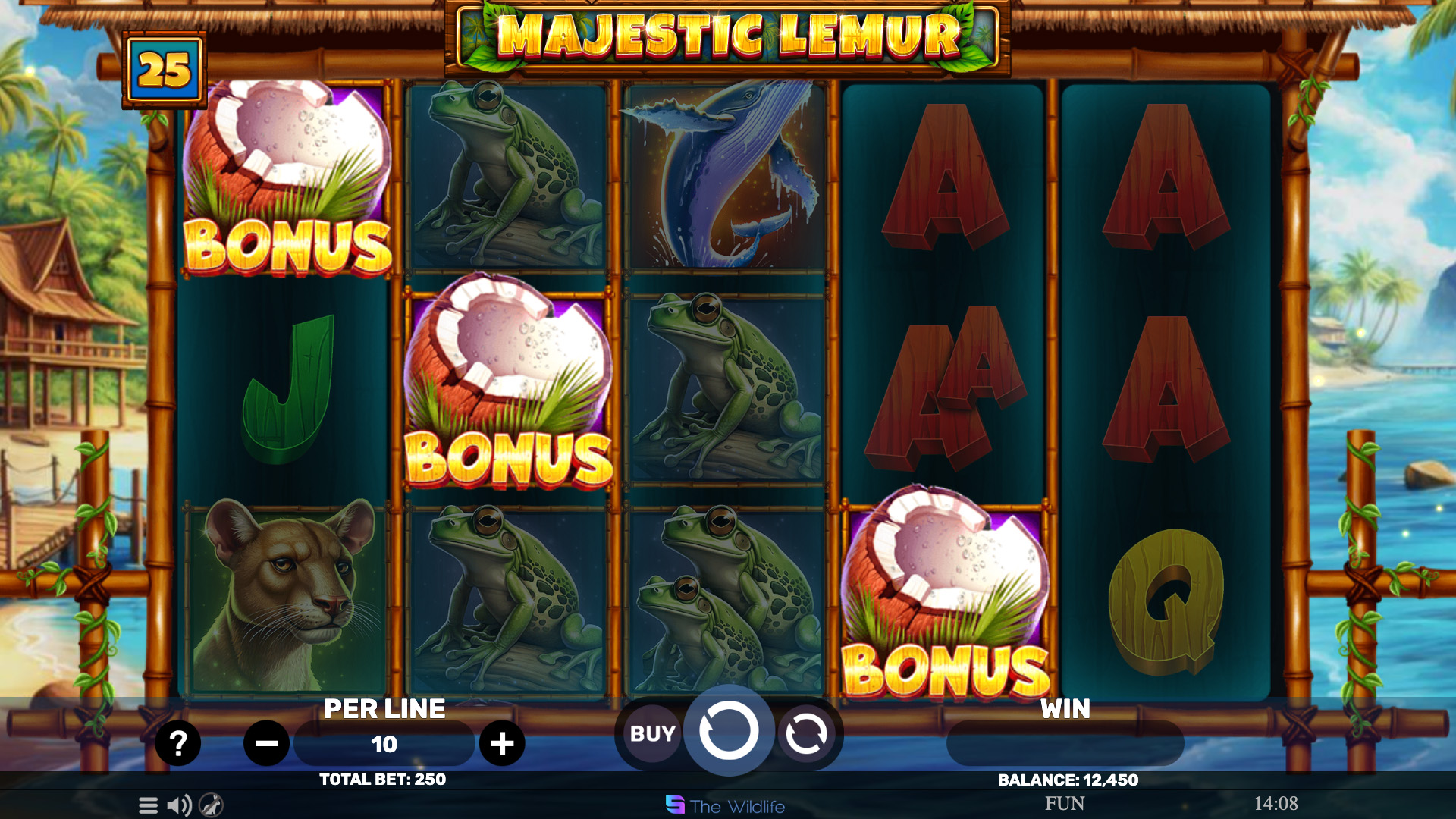The width and height of the screenshot is (1456, 819).
Task: Activate the autoplay circular arrows button
Action: coord(806,734)
